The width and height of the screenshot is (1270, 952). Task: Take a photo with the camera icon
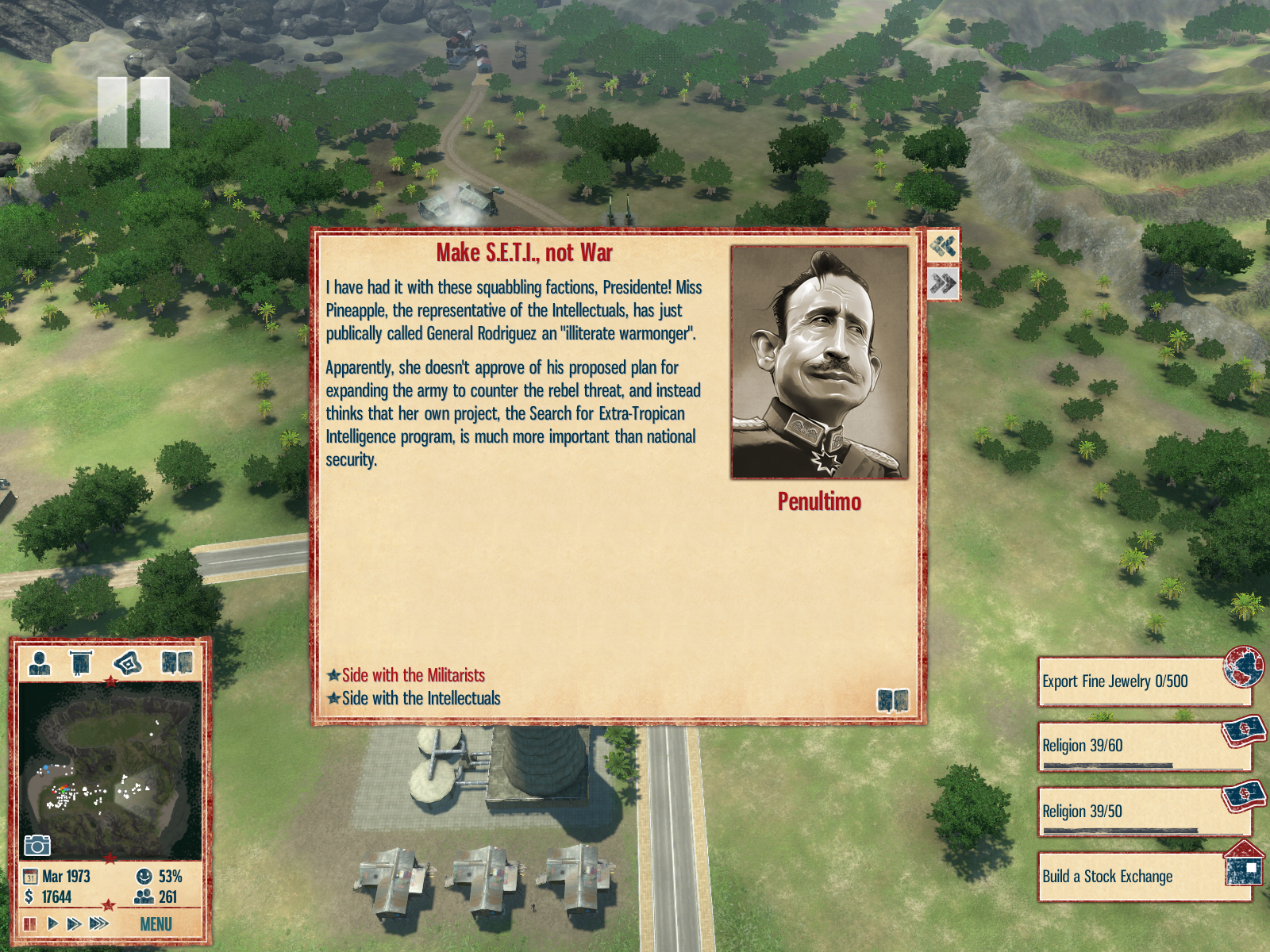[x=37, y=846]
